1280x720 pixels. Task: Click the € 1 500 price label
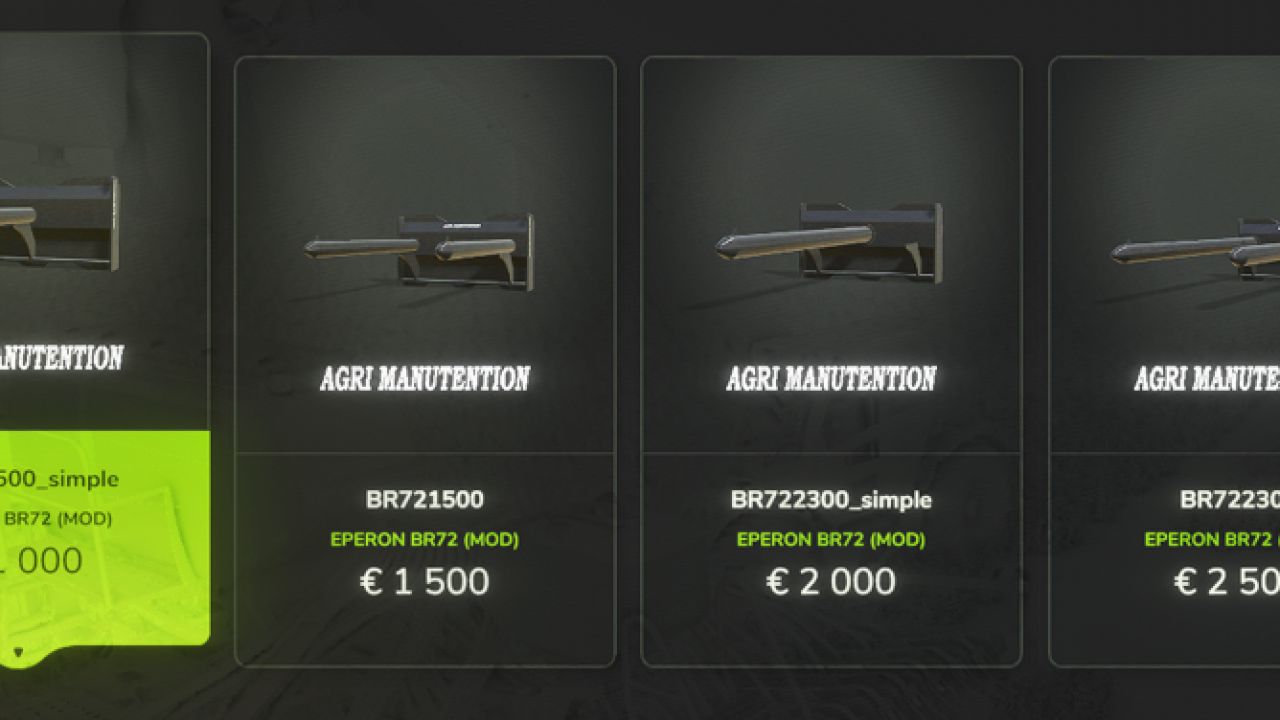(x=424, y=581)
